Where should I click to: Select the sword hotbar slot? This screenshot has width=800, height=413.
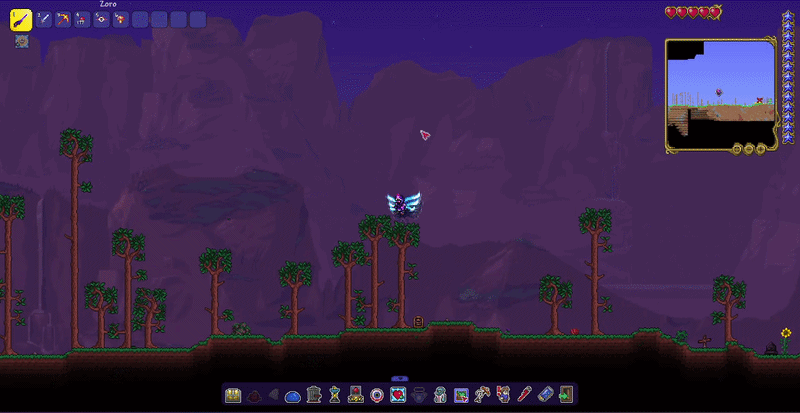point(43,19)
